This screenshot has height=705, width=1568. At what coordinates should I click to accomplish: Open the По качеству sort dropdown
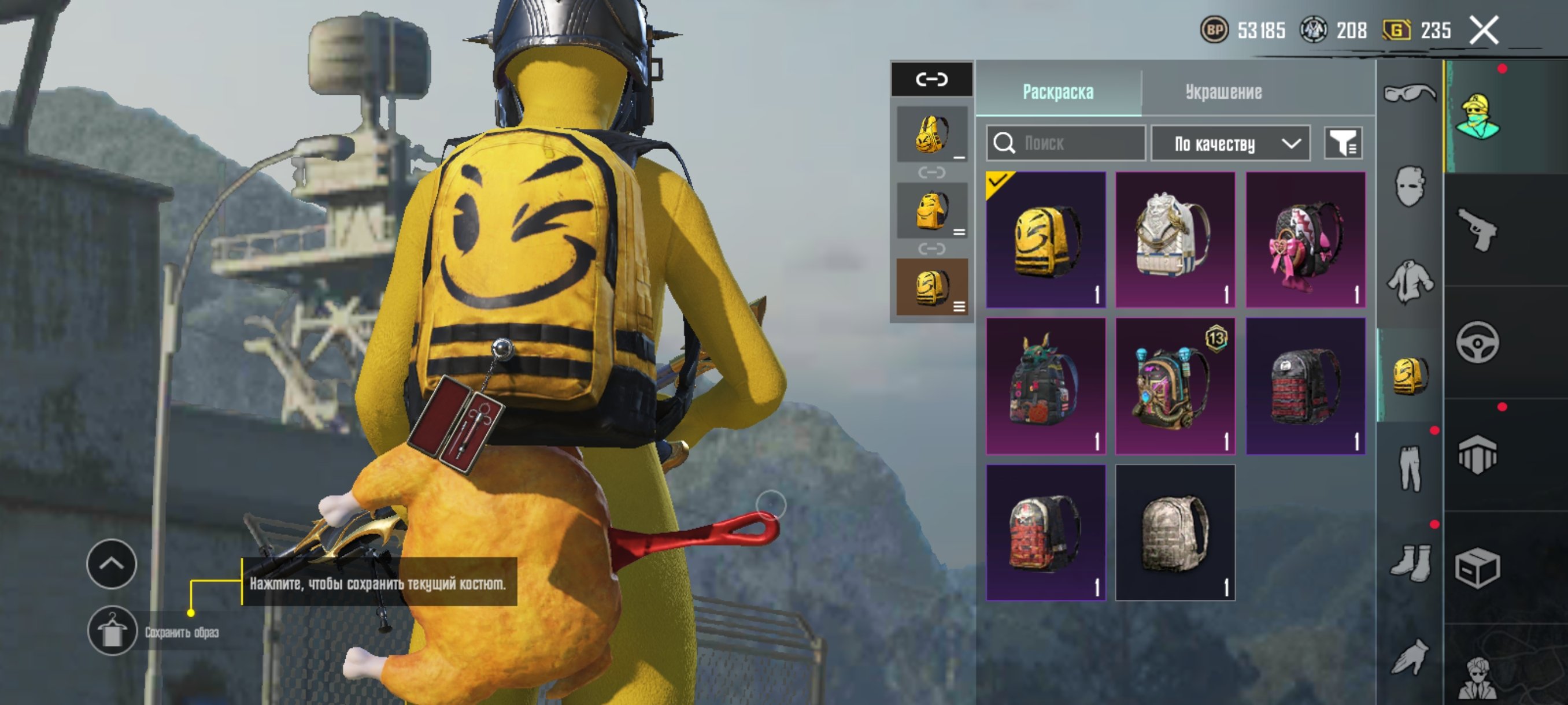tap(1231, 143)
